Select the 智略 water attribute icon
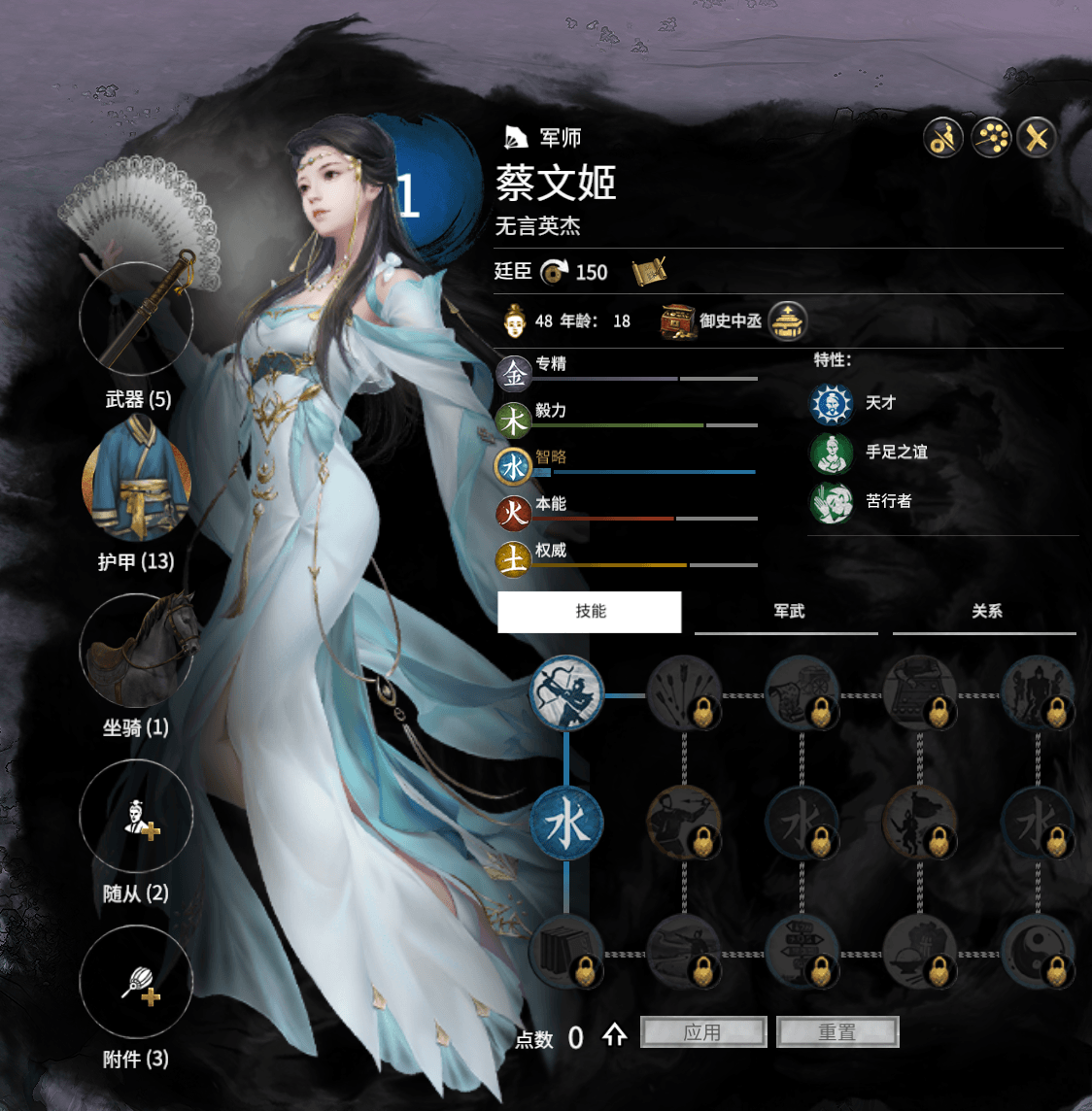The height and width of the screenshot is (1111, 1092). [513, 467]
